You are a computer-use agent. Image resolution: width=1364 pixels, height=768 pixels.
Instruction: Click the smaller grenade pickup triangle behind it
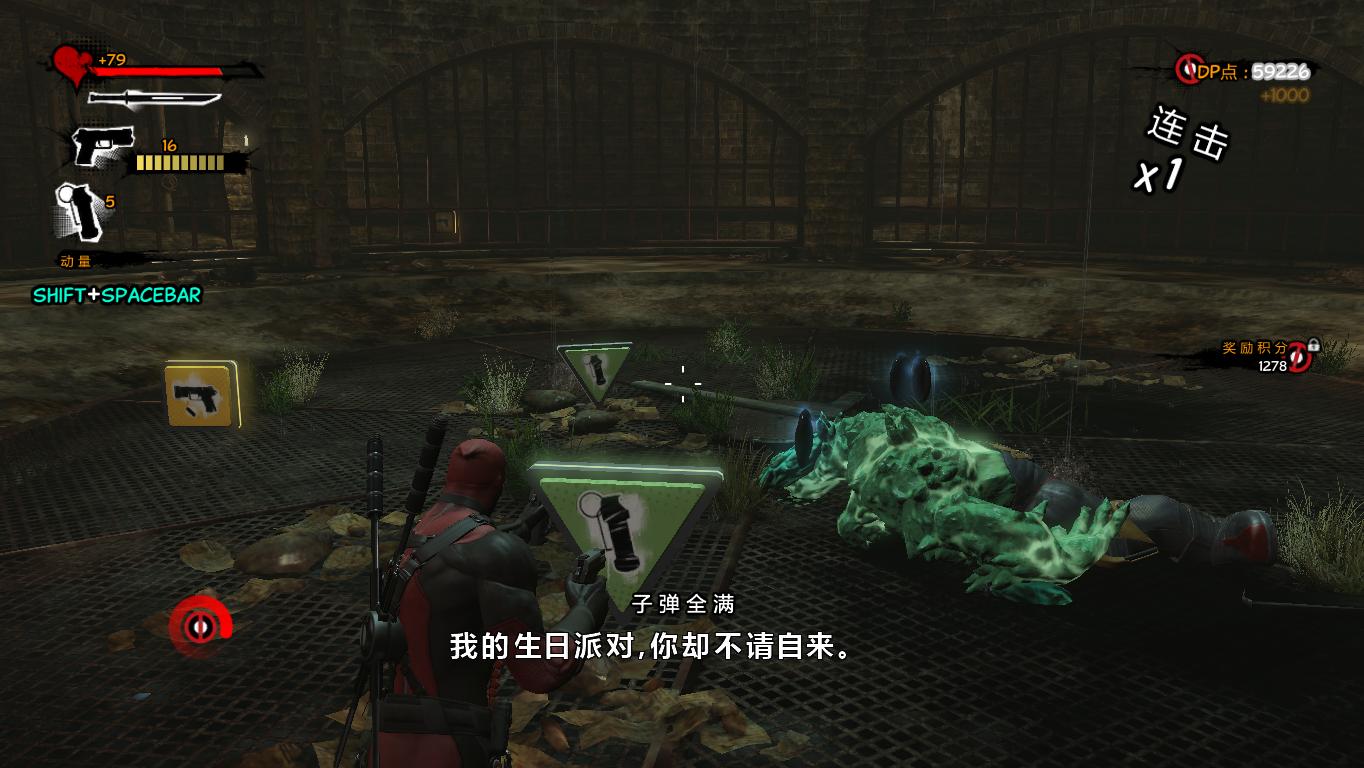[594, 370]
